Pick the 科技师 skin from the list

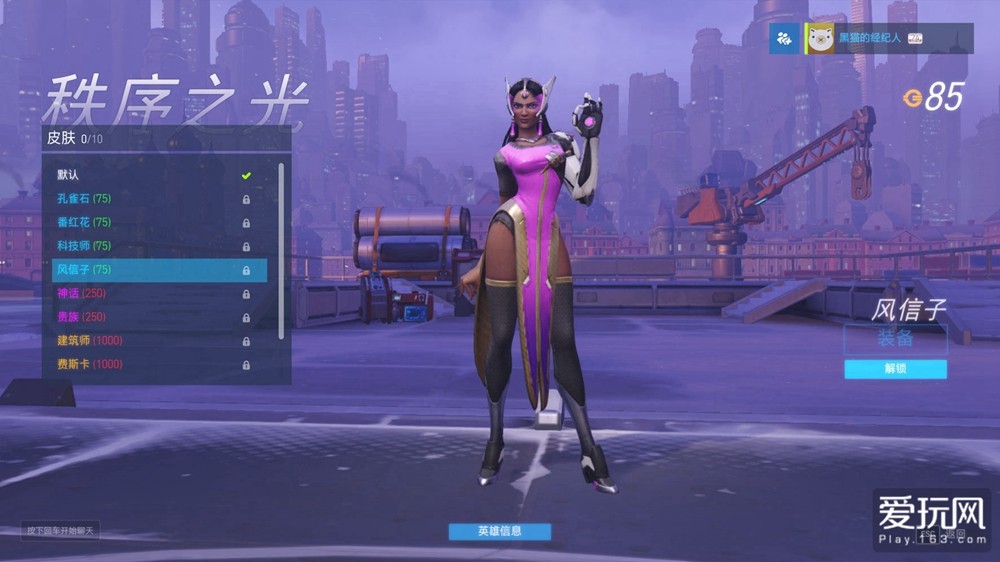coord(150,246)
